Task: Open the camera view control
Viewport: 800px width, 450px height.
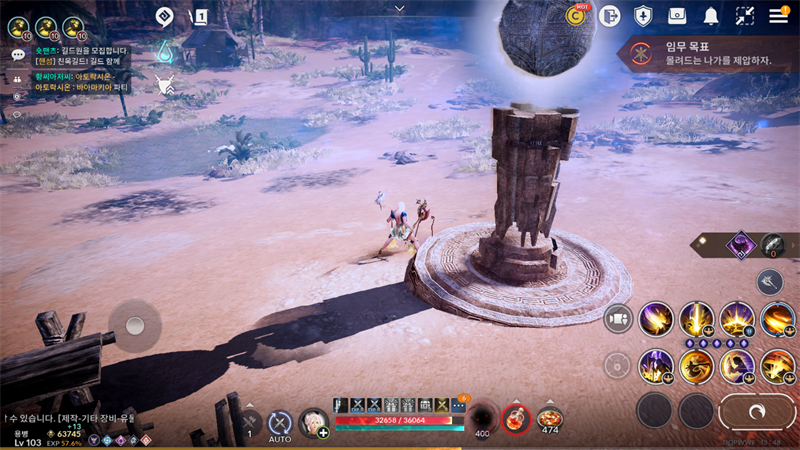Action: (x=618, y=318)
